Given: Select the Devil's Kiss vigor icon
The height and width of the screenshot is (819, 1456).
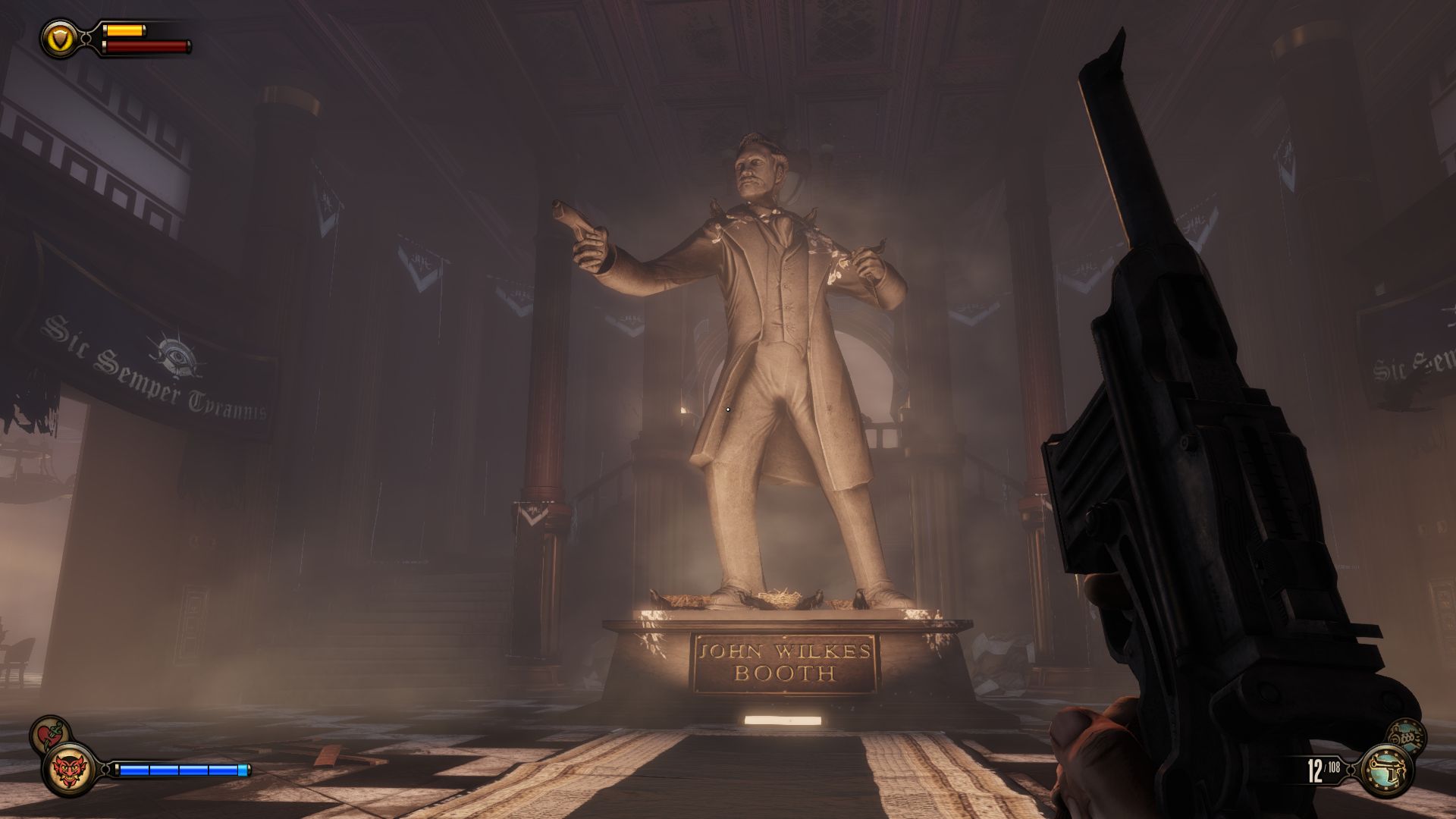Looking at the screenshot, I should (x=70, y=770).
